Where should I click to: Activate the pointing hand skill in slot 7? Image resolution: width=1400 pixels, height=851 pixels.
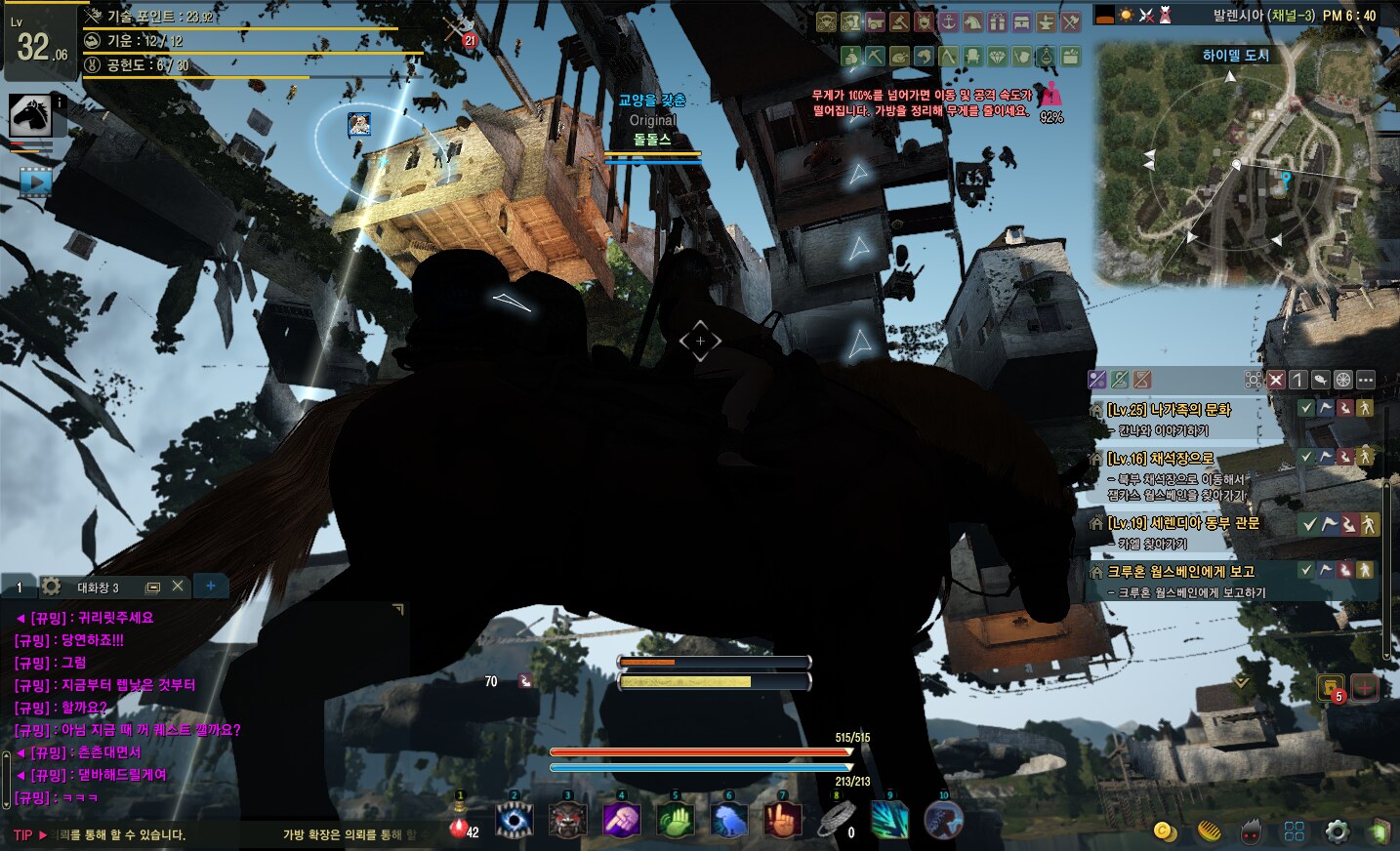(x=782, y=821)
